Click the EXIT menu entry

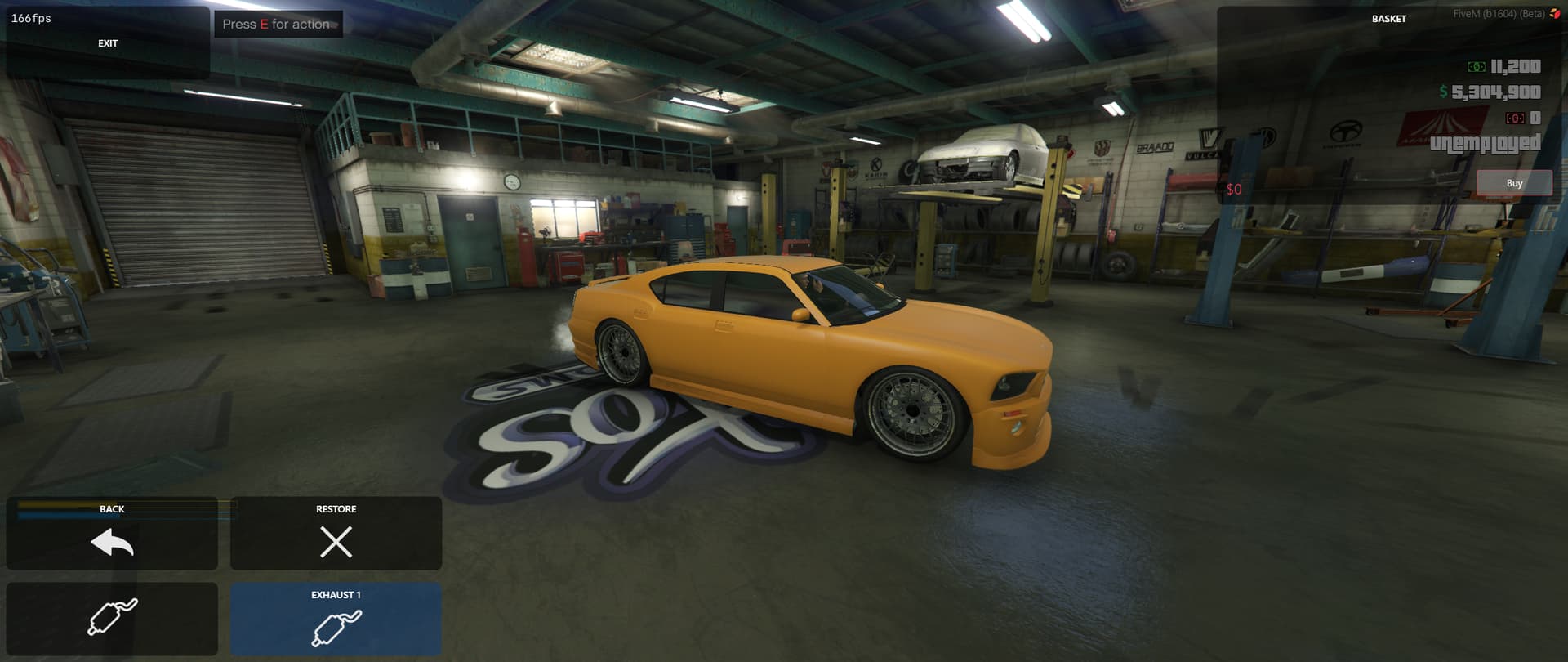click(x=107, y=42)
